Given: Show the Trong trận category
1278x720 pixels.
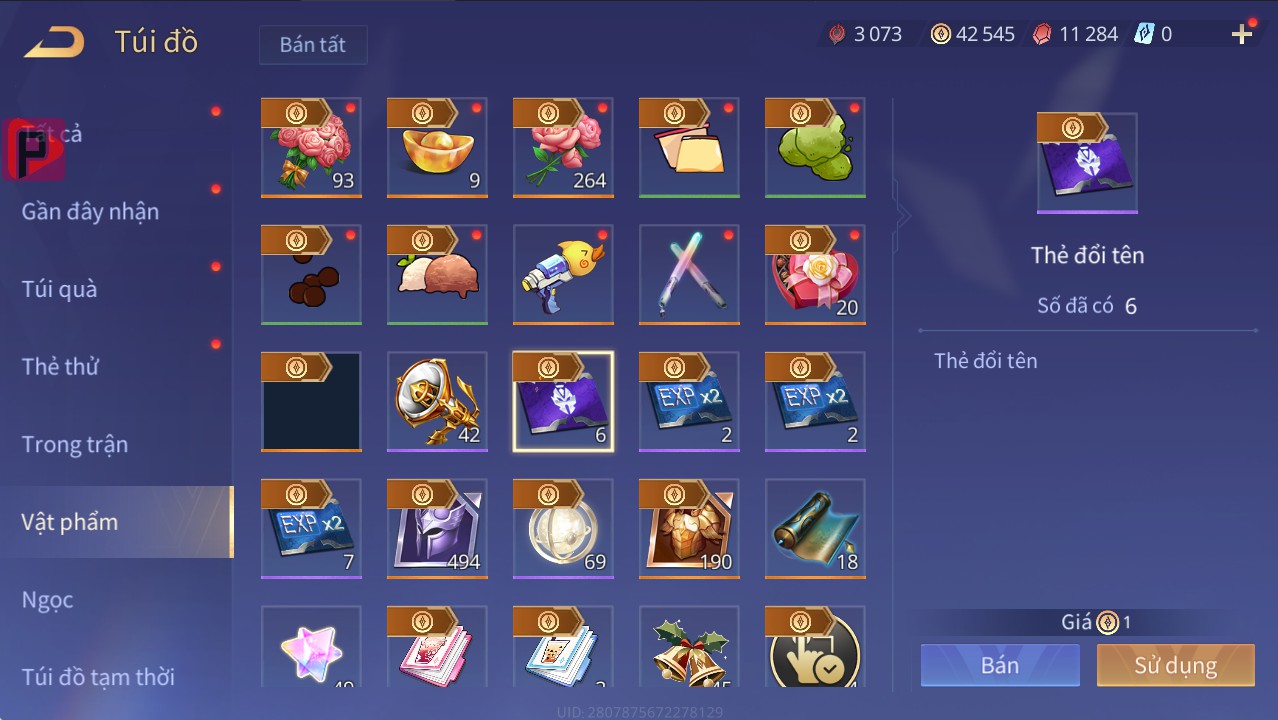Looking at the screenshot, I should (x=75, y=444).
